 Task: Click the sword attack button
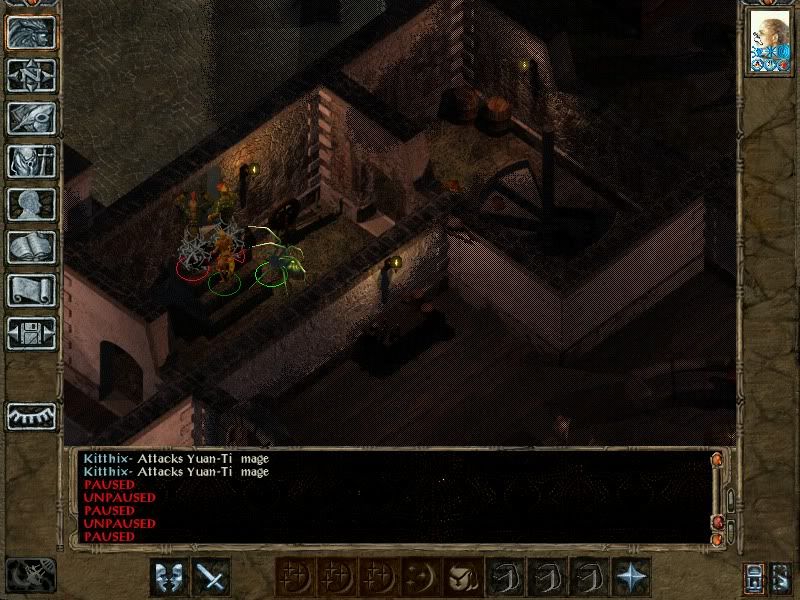pos(211,577)
